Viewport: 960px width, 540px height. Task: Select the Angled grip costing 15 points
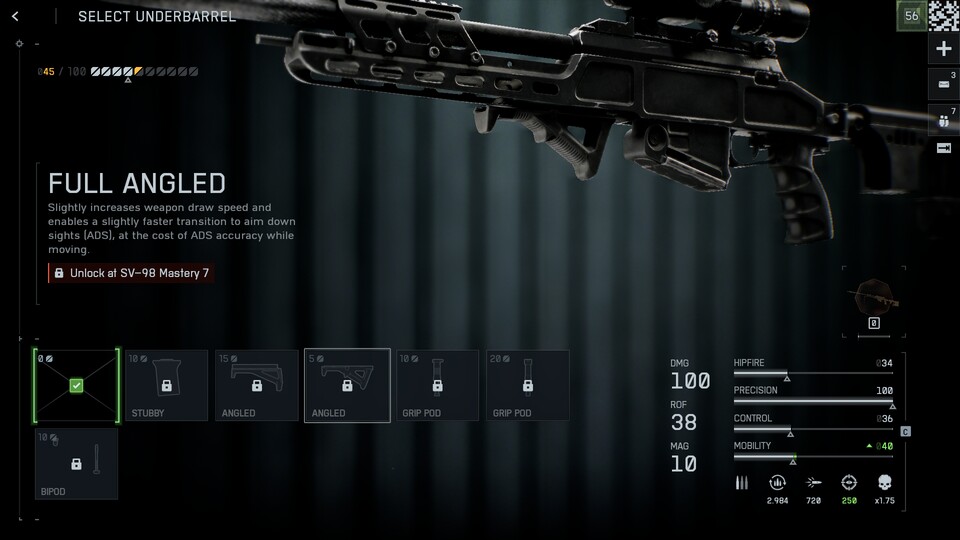[256, 385]
